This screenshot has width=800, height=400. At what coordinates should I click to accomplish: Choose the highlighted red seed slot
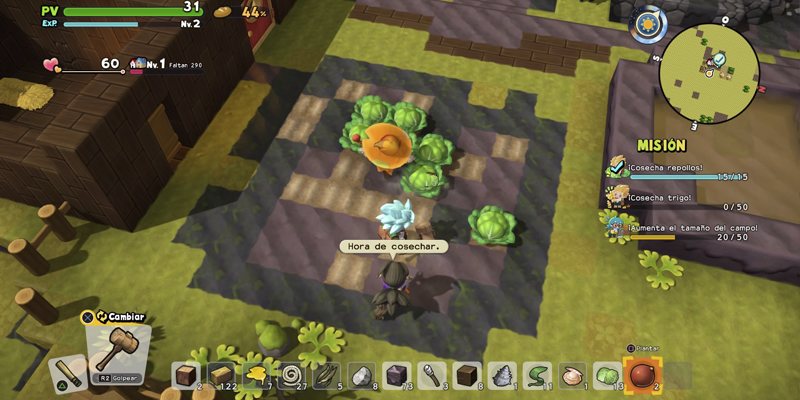[x=641, y=375]
